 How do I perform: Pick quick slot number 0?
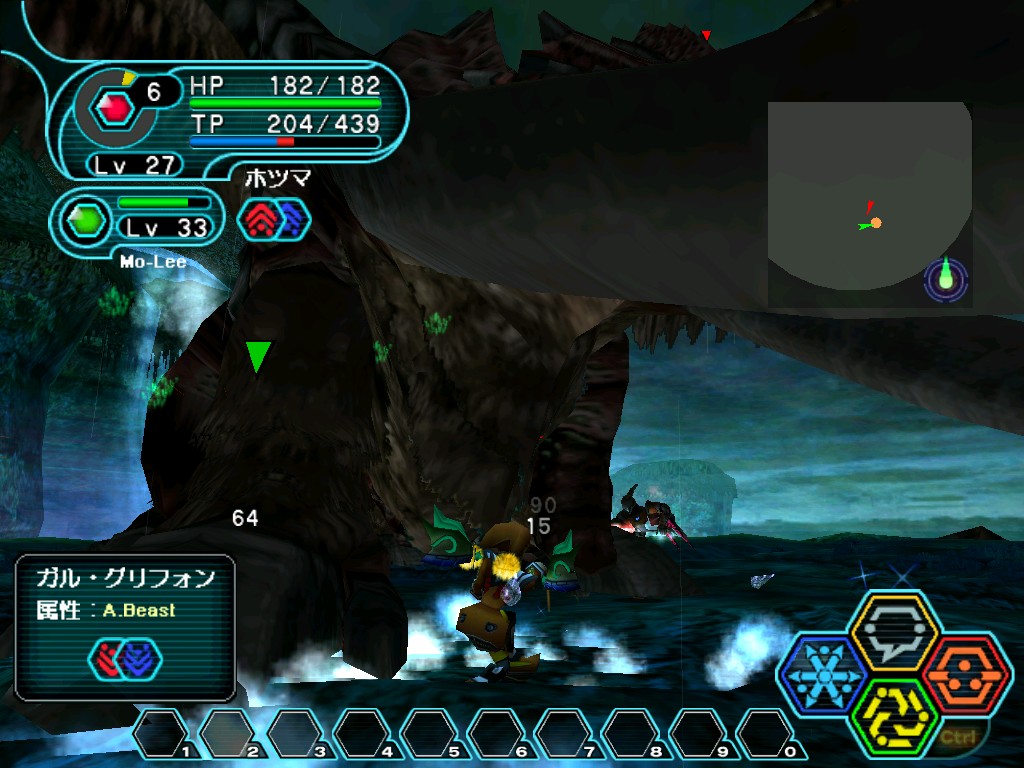(764, 735)
